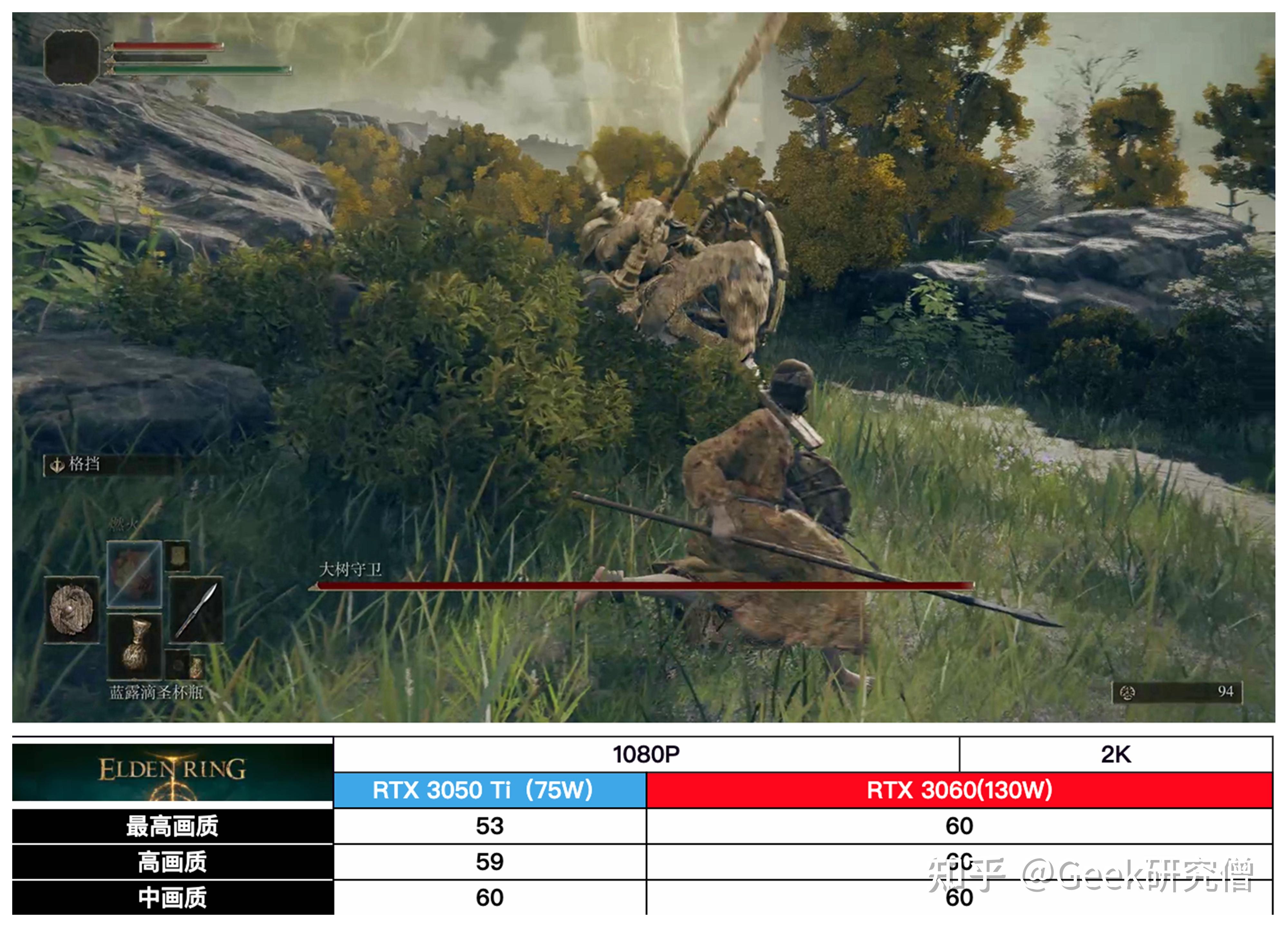Click the small queued flask icon
Image resolution: width=1288 pixels, height=927 pixels.
click(x=196, y=666)
